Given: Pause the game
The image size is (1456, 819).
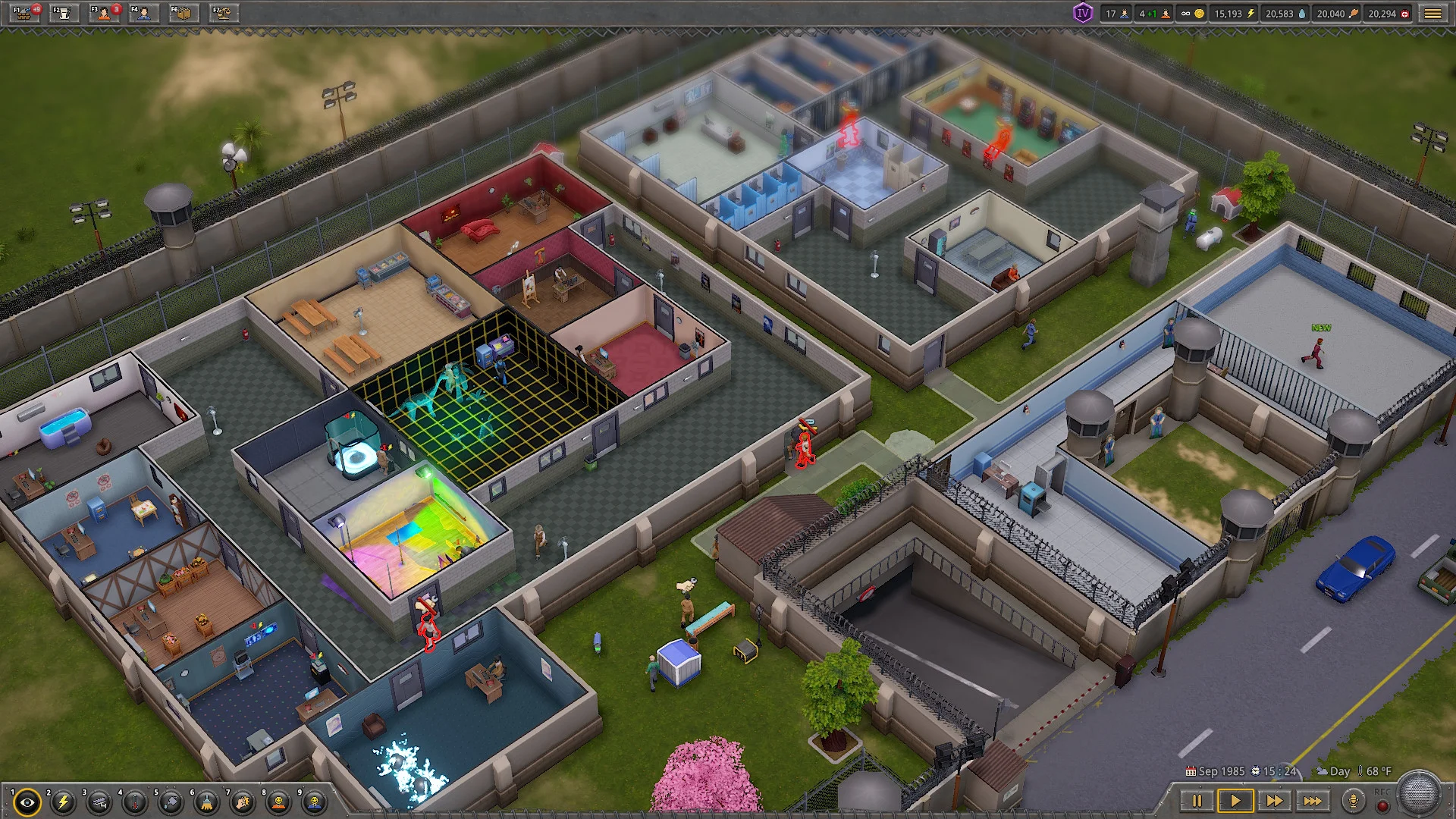Looking at the screenshot, I should 1197,801.
